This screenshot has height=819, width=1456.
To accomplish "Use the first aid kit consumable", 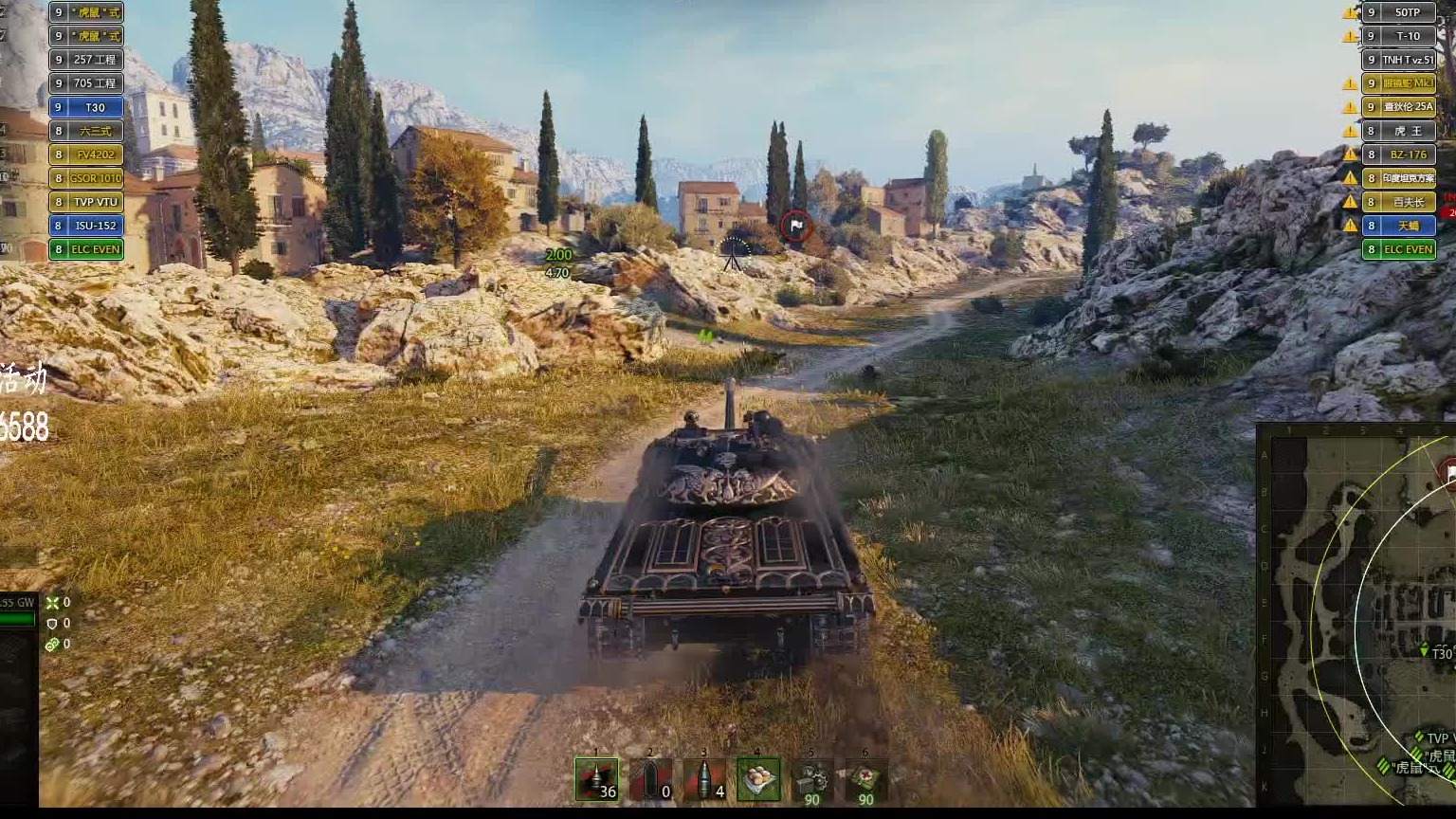I will click(865, 781).
